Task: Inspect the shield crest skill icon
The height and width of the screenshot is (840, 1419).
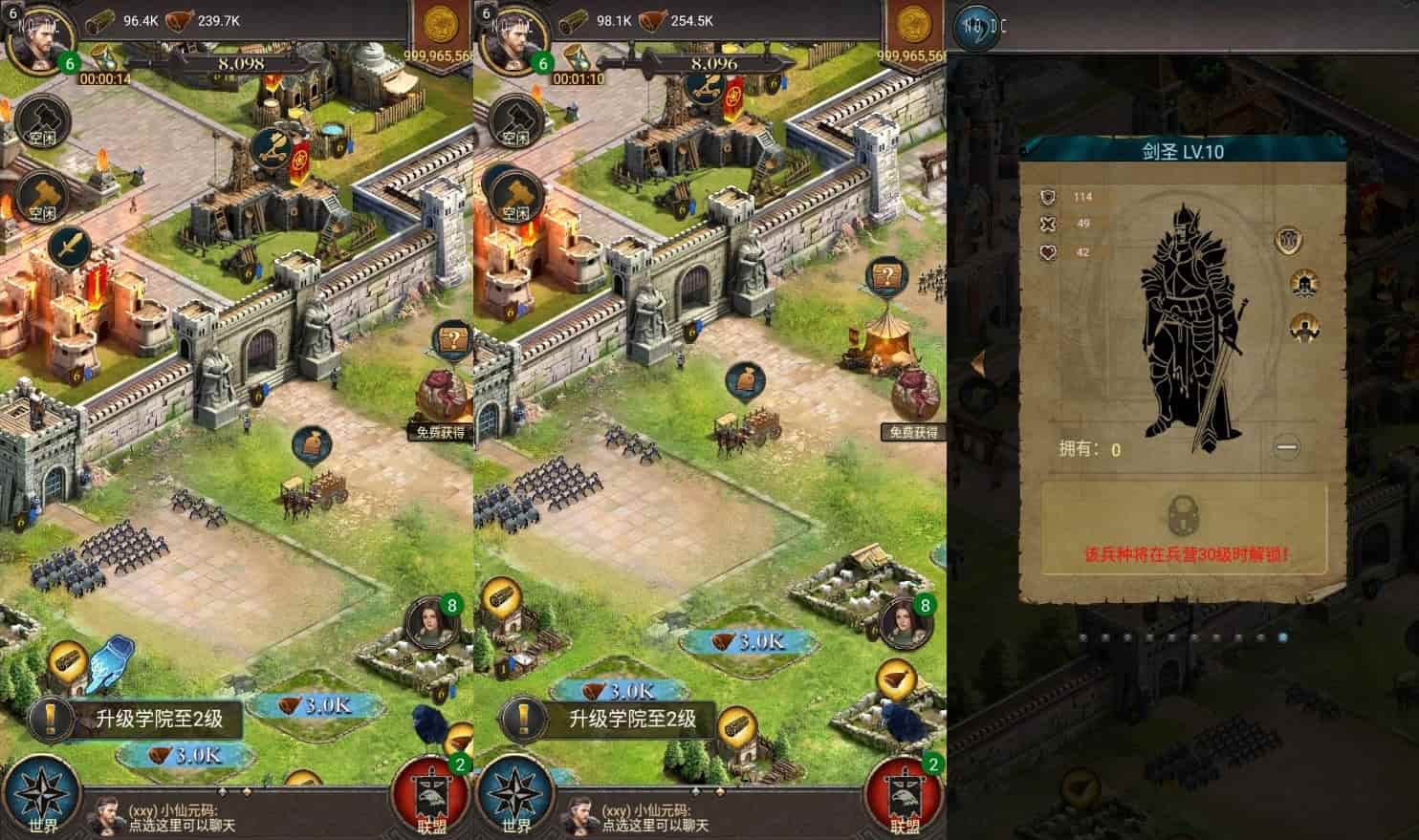Action: coord(1290,240)
